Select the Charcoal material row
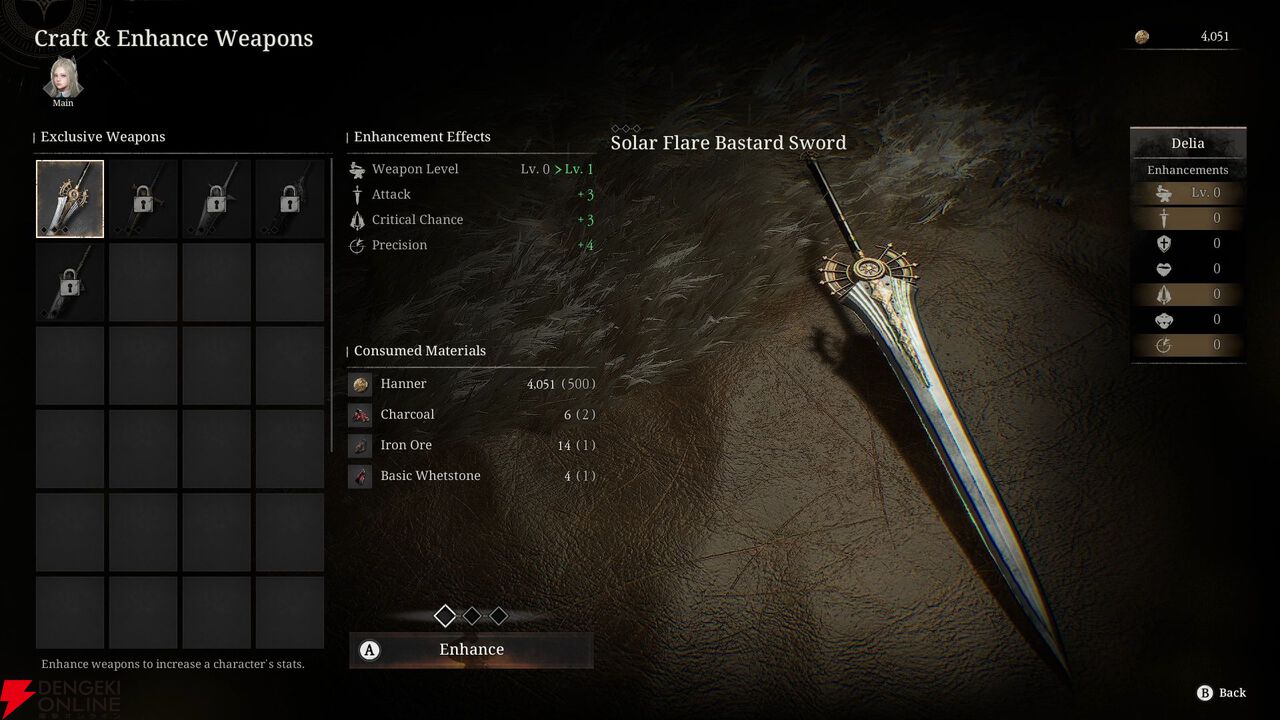 point(471,415)
